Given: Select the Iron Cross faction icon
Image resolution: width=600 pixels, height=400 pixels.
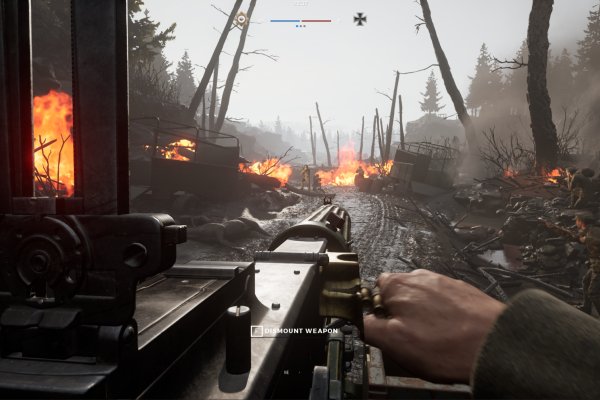Looking at the screenshot, I should (x=359, y=18).
